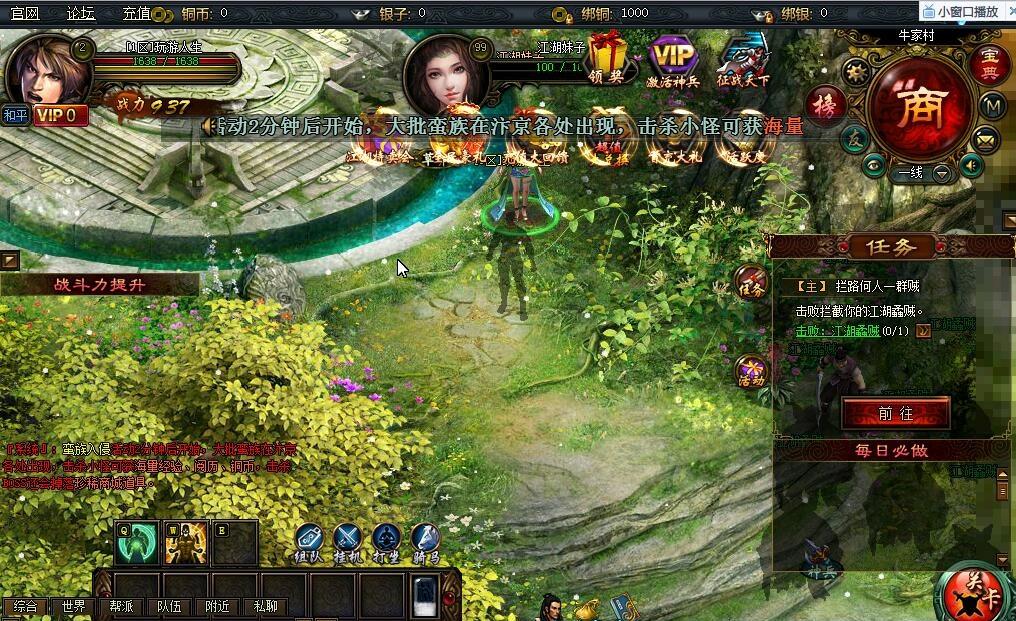Activate the W slot golden warrior skill
Viewport: 1016px width, 621px height.
[185, 543]
